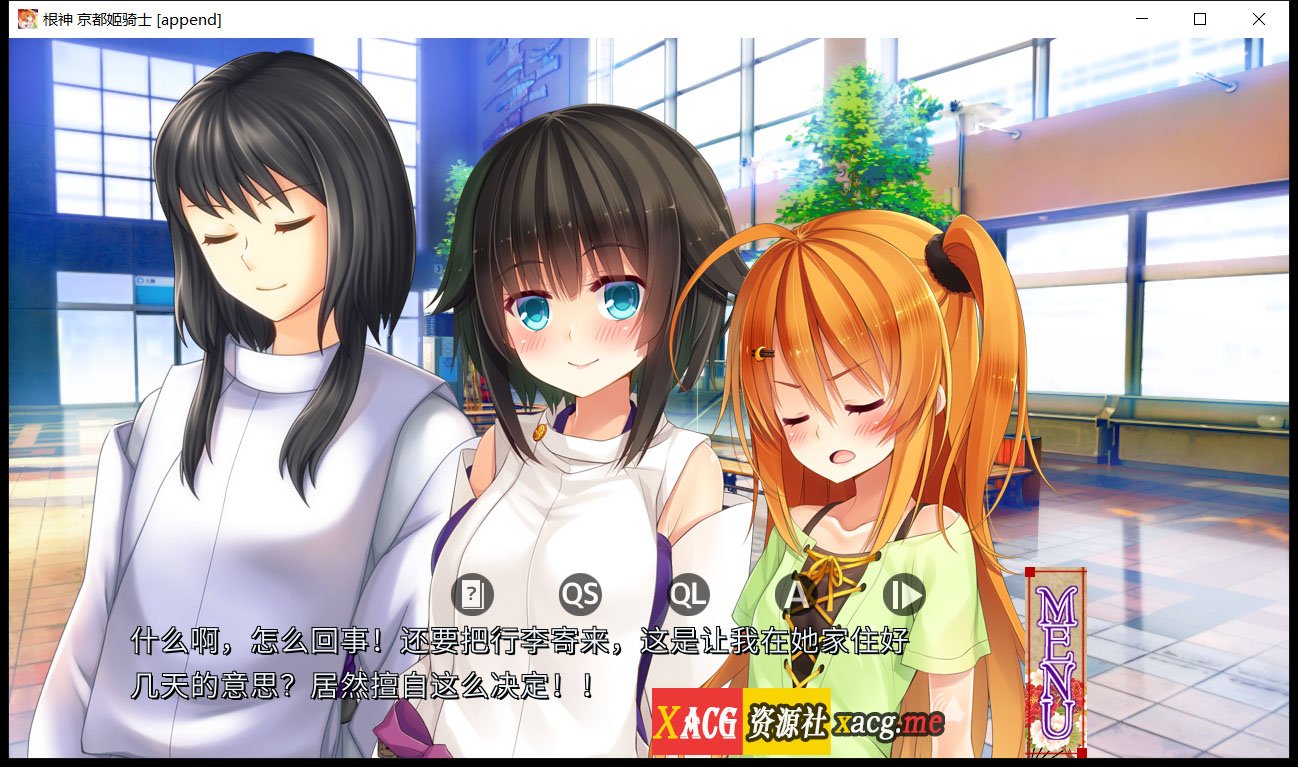1298x767 pixels.
Task: Click the A auto-mode icon
Action: (796, 594)
